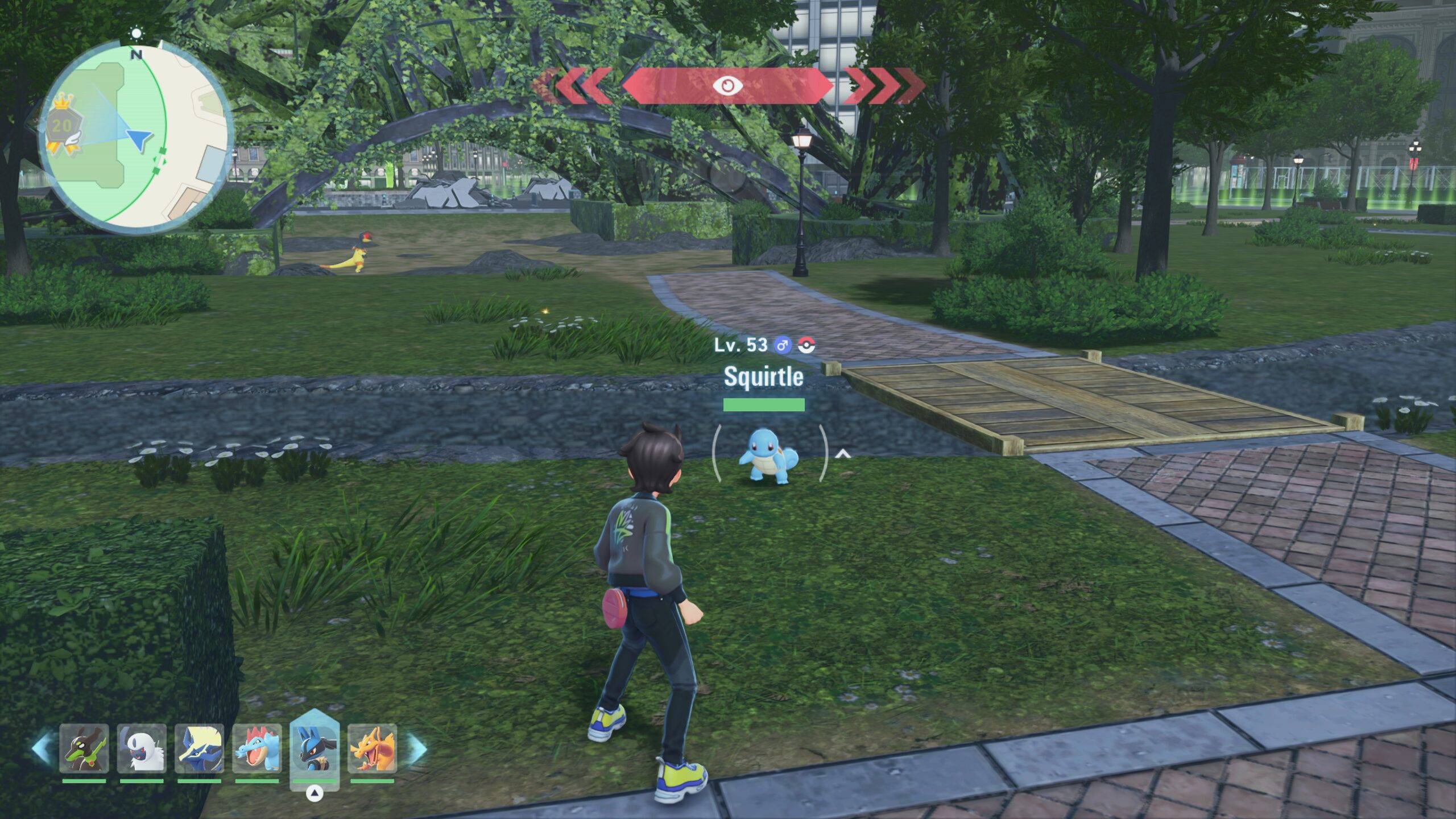
Task: Click the Squirtle name label
Action: click(x=763, y=377)
